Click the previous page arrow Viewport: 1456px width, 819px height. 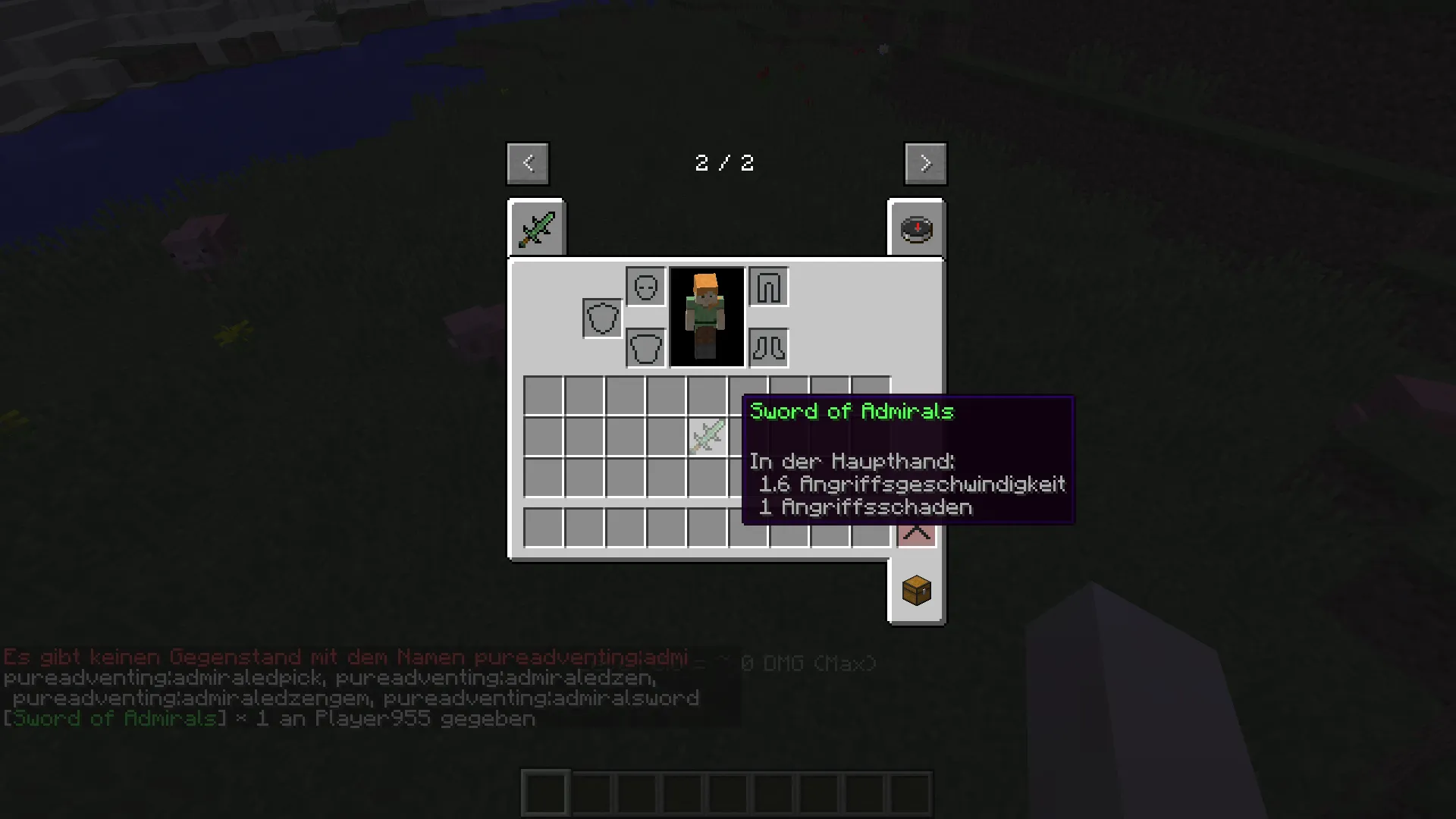(527, 163)
